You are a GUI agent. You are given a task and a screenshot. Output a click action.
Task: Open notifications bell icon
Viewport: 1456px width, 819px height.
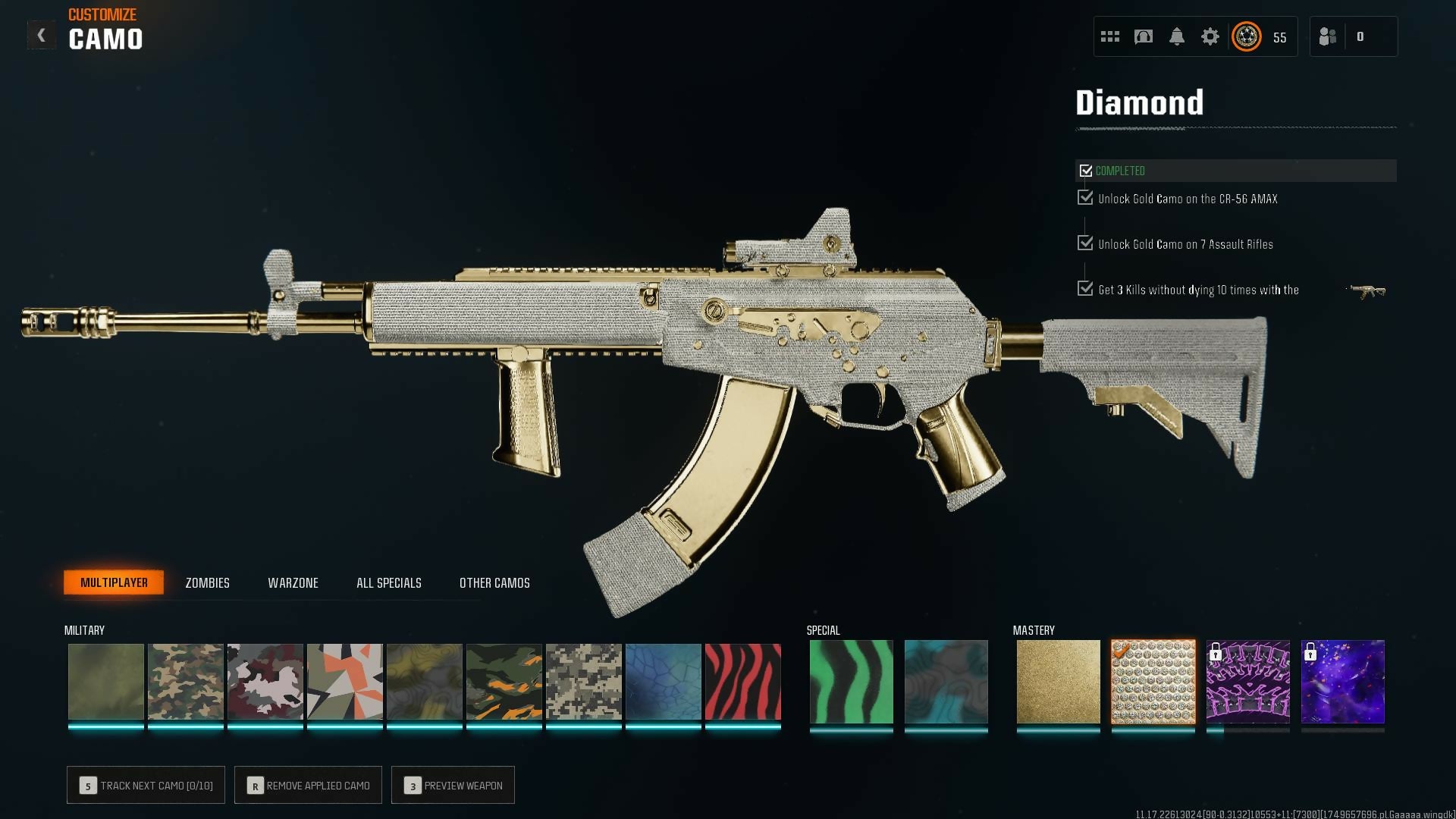click(1176, 36)
